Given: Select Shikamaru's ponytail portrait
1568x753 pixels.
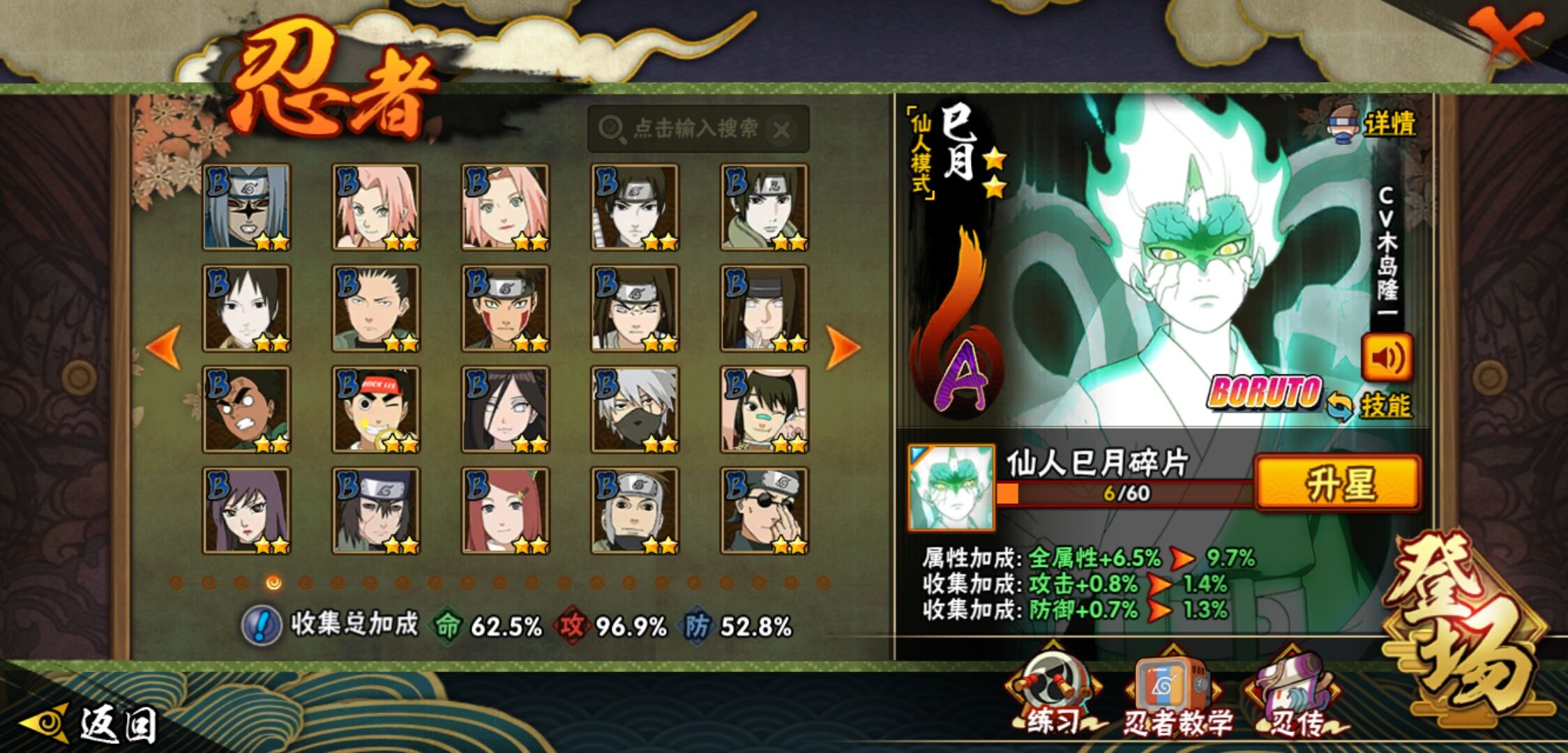Looking at the screenshot, I should [376, 308].
